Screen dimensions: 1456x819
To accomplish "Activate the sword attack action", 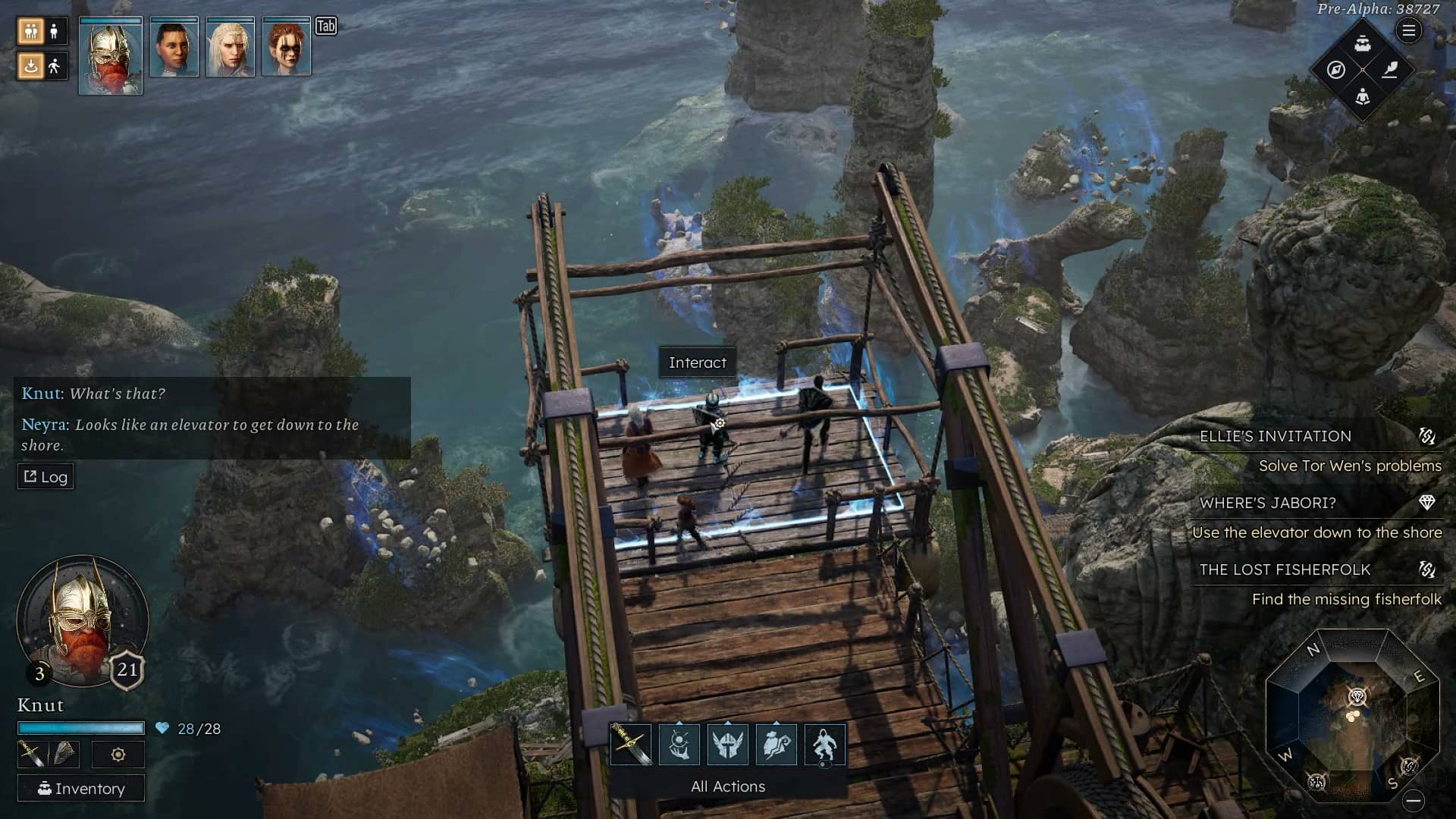I will point(631,744).
